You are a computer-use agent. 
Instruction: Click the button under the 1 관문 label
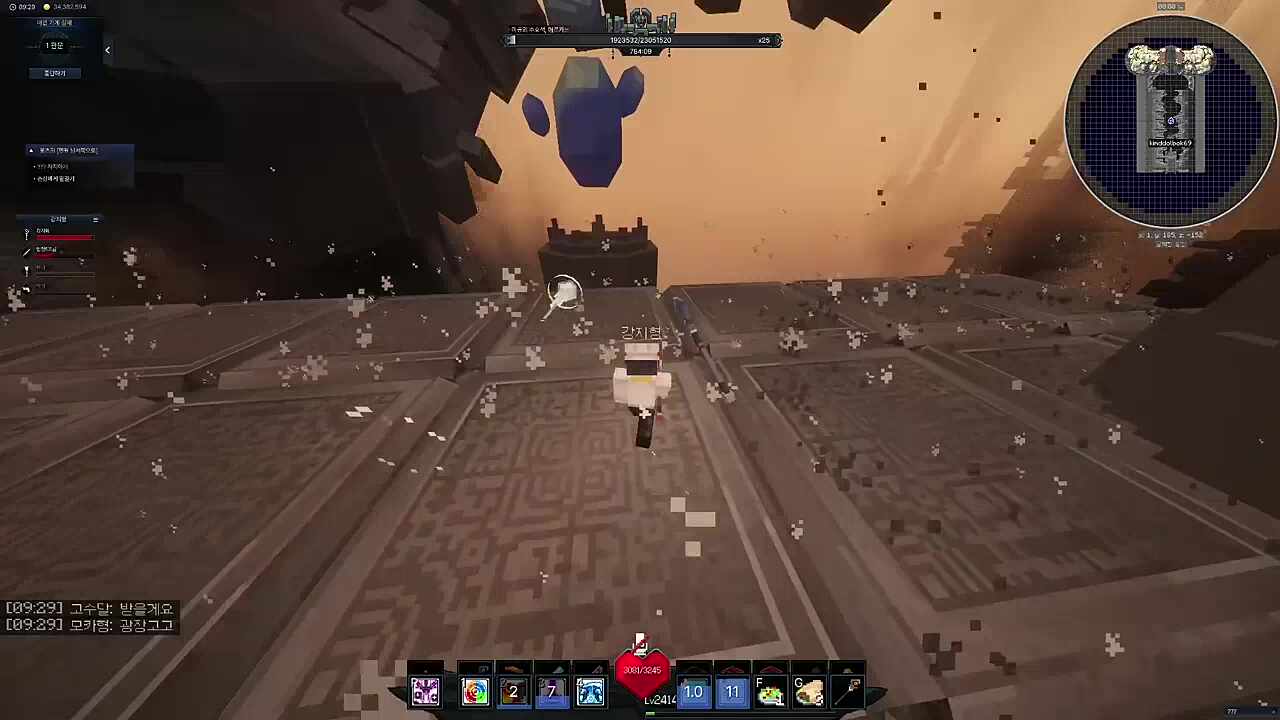click(x=55, y=73)
